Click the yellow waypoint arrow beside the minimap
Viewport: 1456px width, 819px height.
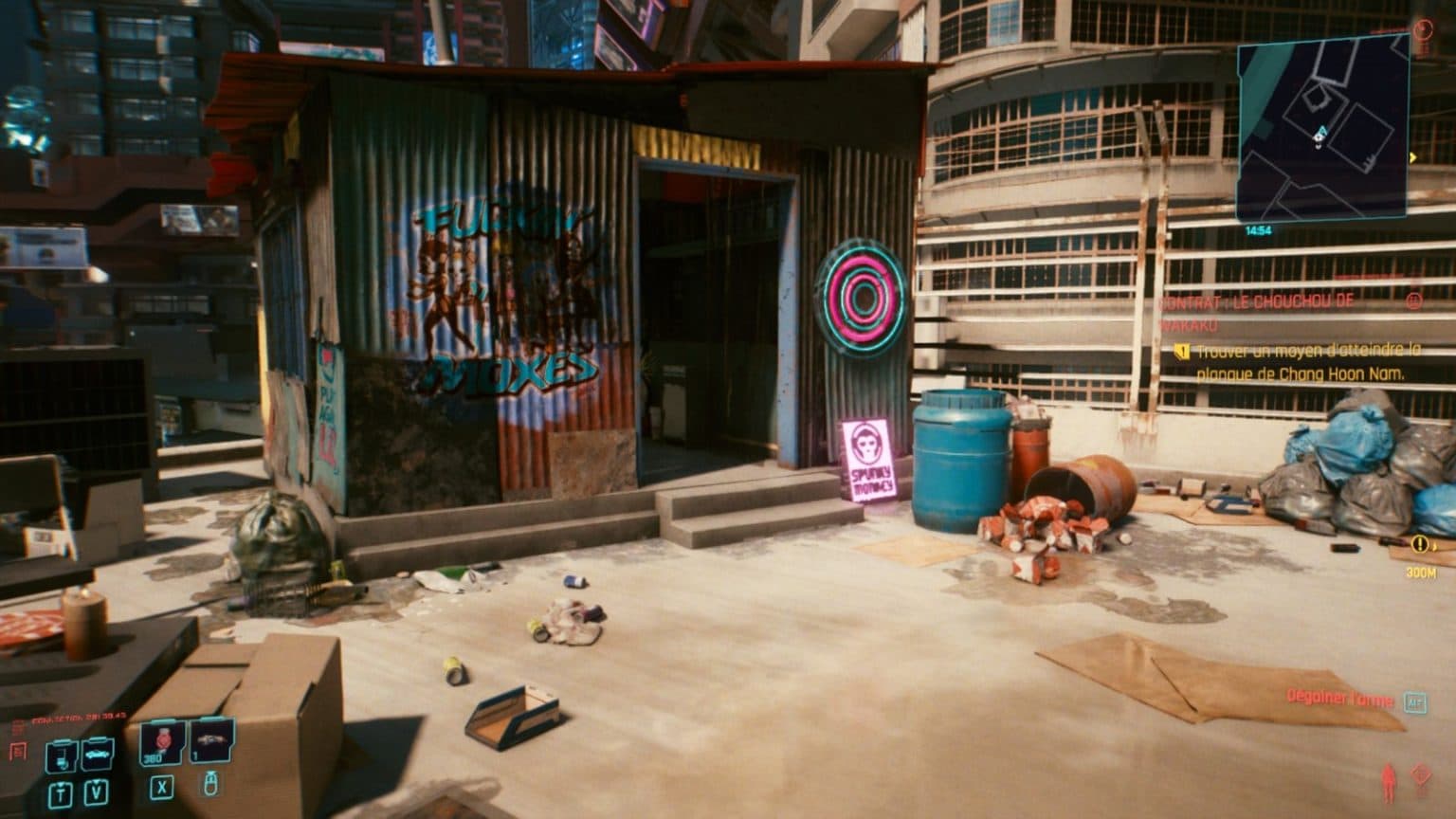click(1412, 156)
